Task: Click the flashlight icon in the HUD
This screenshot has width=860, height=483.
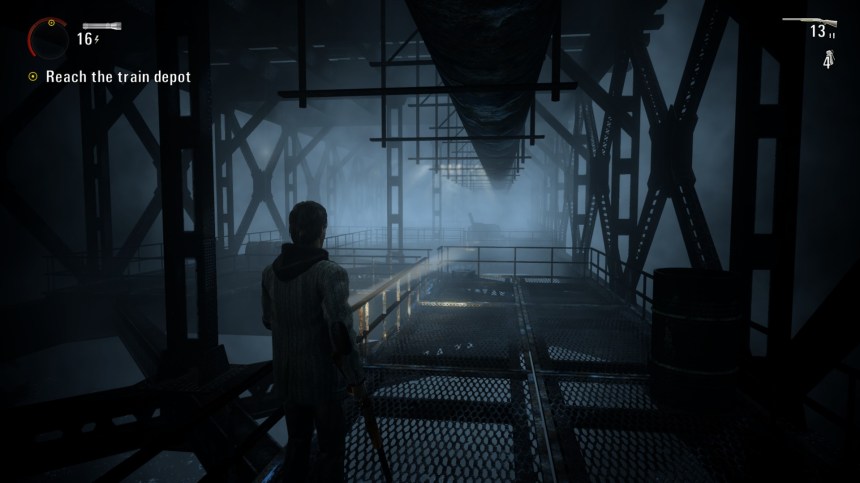Action: click(x=100, y=25)
